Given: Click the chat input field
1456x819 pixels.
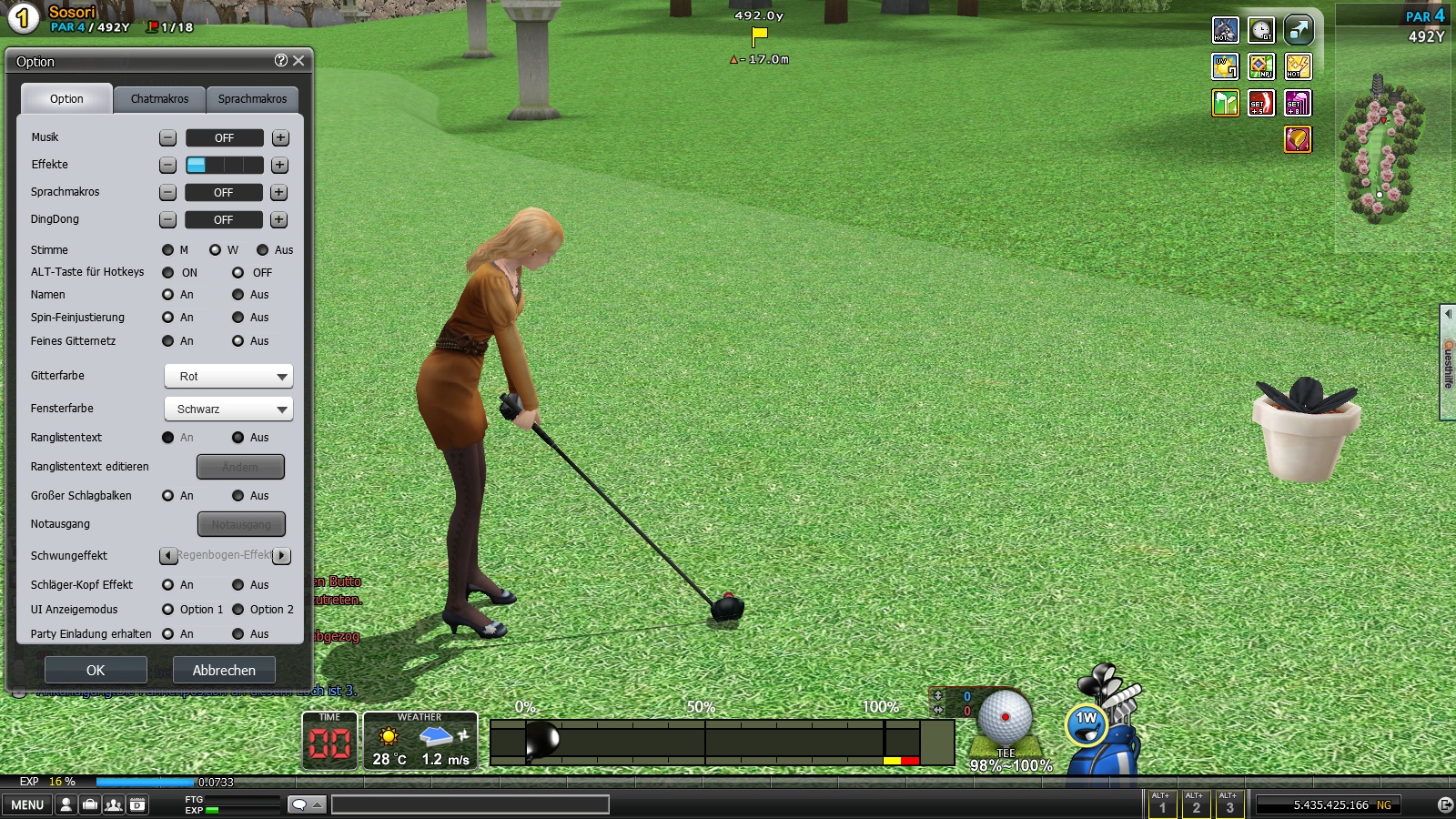Looking at the screenshot, I should (470, 804).
